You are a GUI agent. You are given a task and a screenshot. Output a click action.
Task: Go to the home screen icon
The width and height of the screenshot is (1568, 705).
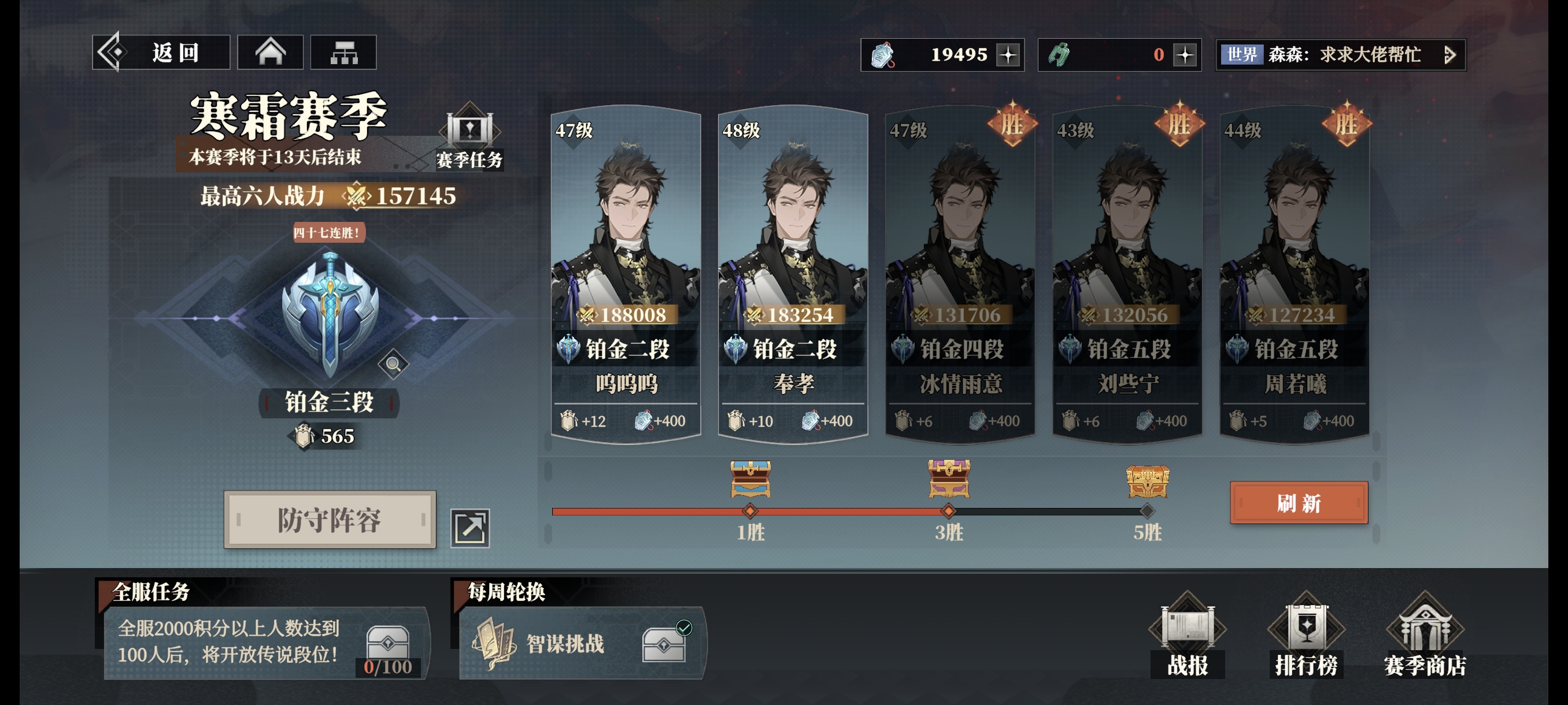coord(270,53)
